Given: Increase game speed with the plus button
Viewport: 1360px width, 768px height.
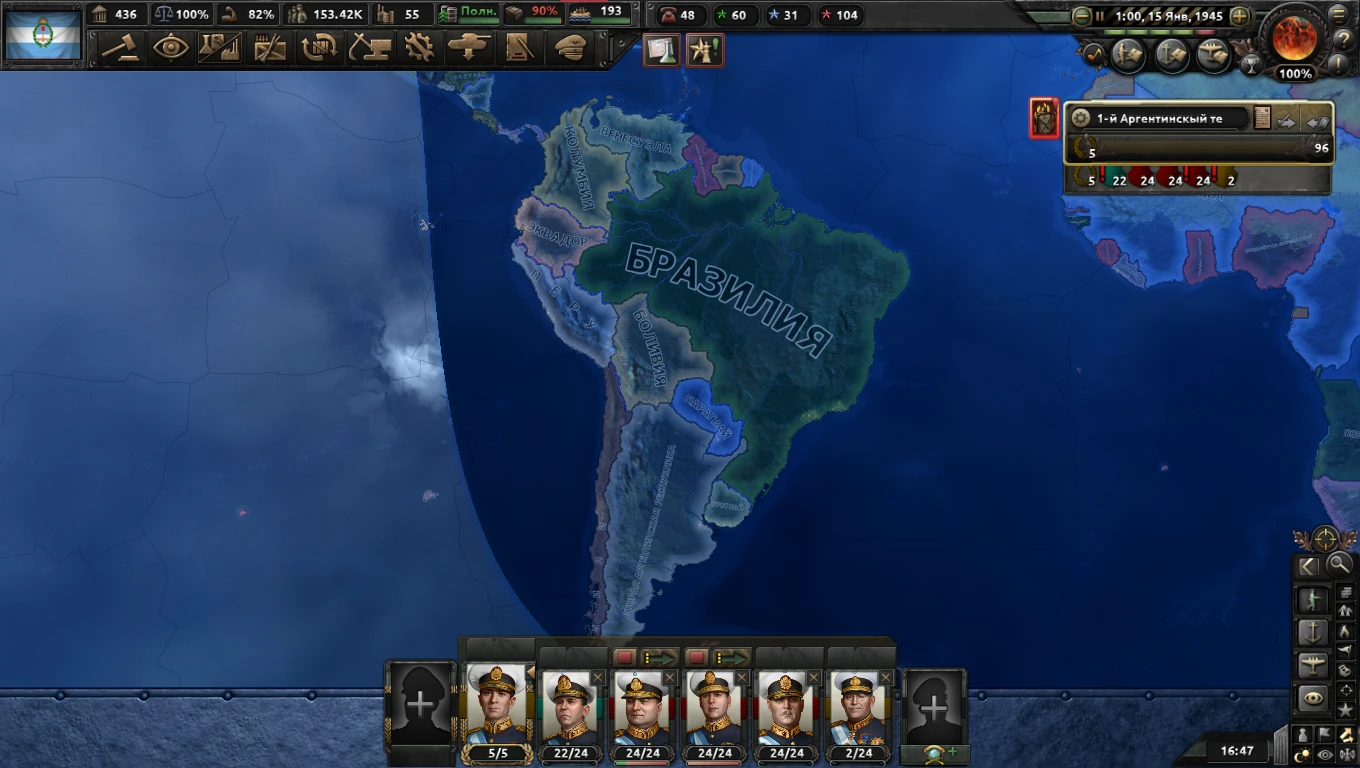Looking at the screenshot, I should [x=1240, y=15].
